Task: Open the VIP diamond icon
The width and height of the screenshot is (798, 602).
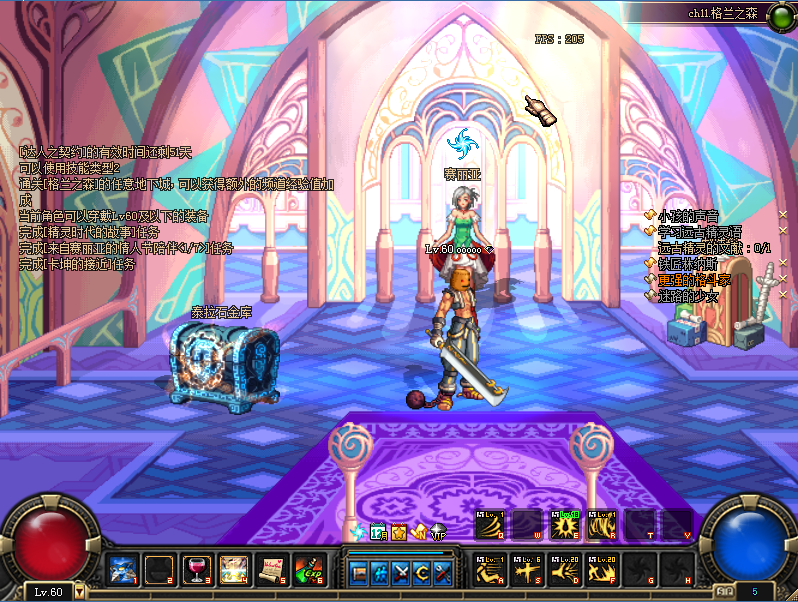Action: (x=437, y=533)
